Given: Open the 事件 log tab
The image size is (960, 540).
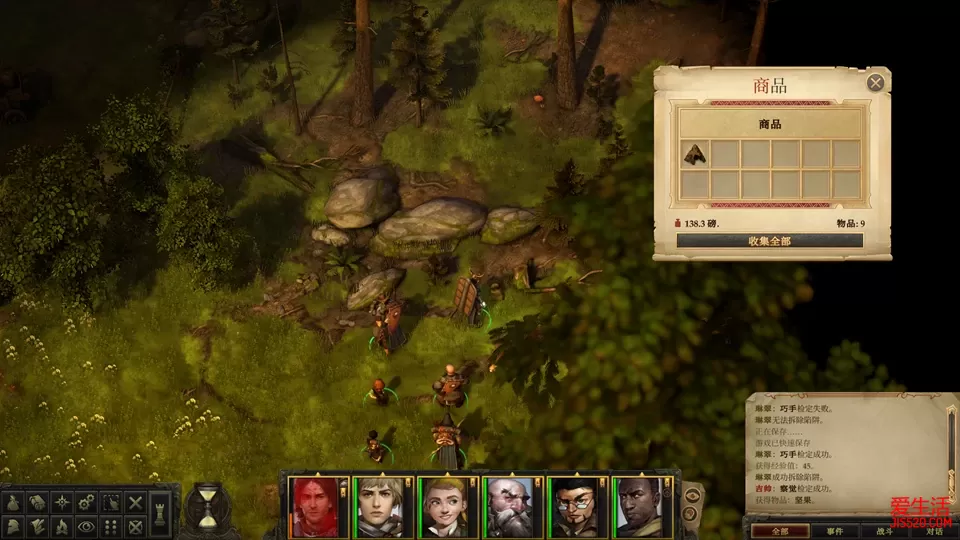Looking at the screenshot, I should coord(833,531).
